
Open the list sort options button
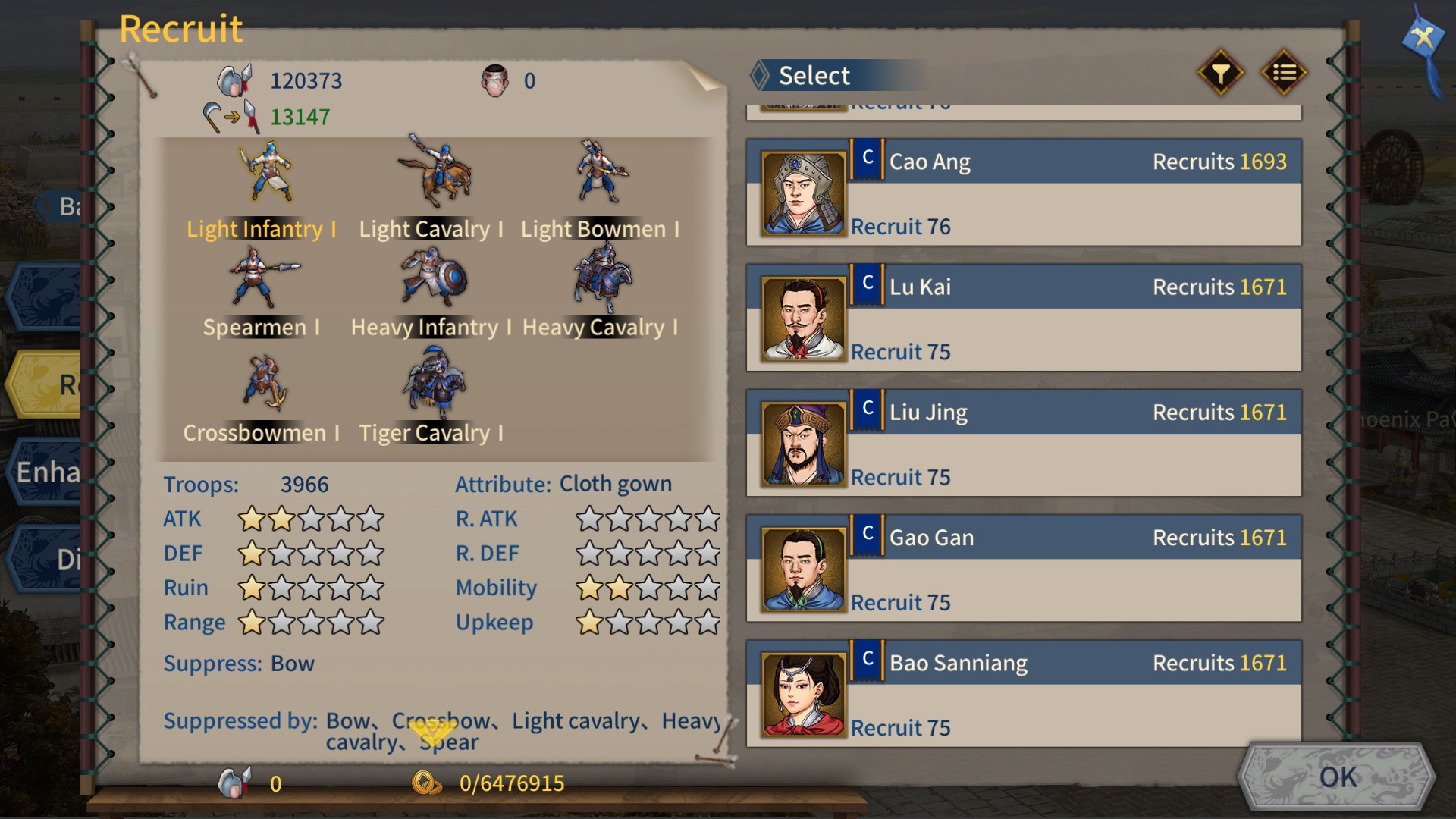coord(1283,74)
